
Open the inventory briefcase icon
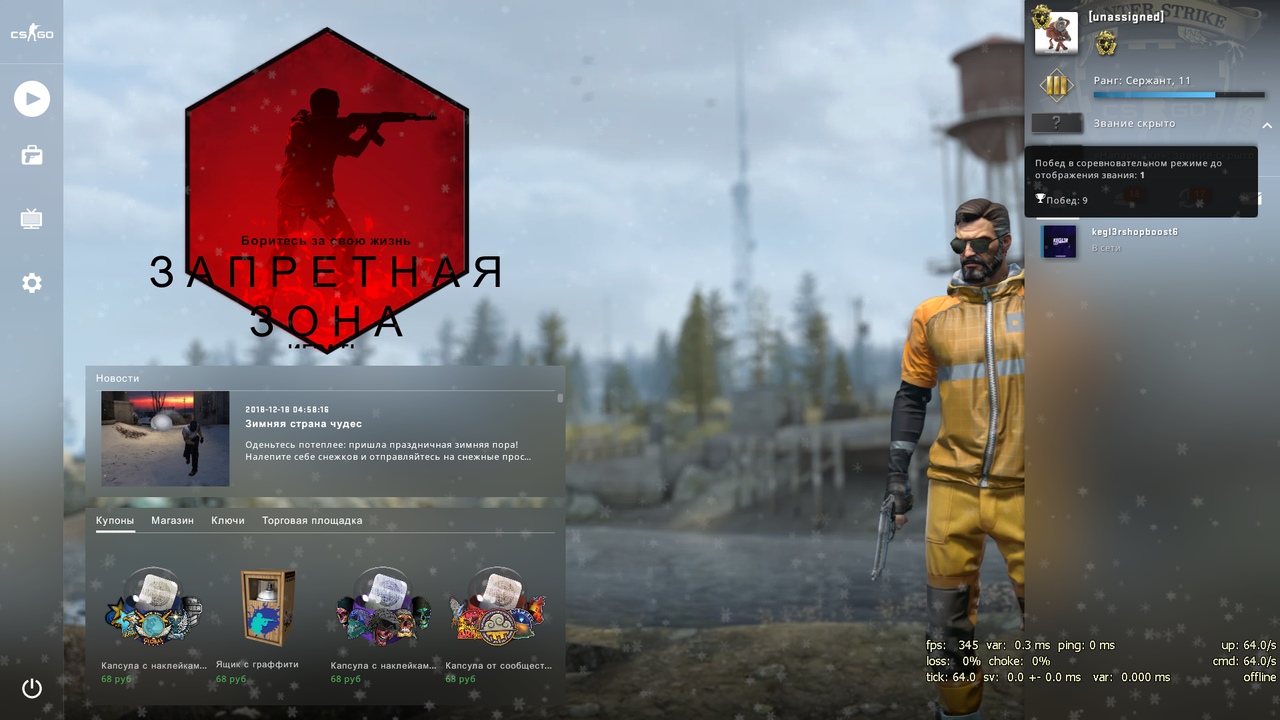[x=32, y=155]
